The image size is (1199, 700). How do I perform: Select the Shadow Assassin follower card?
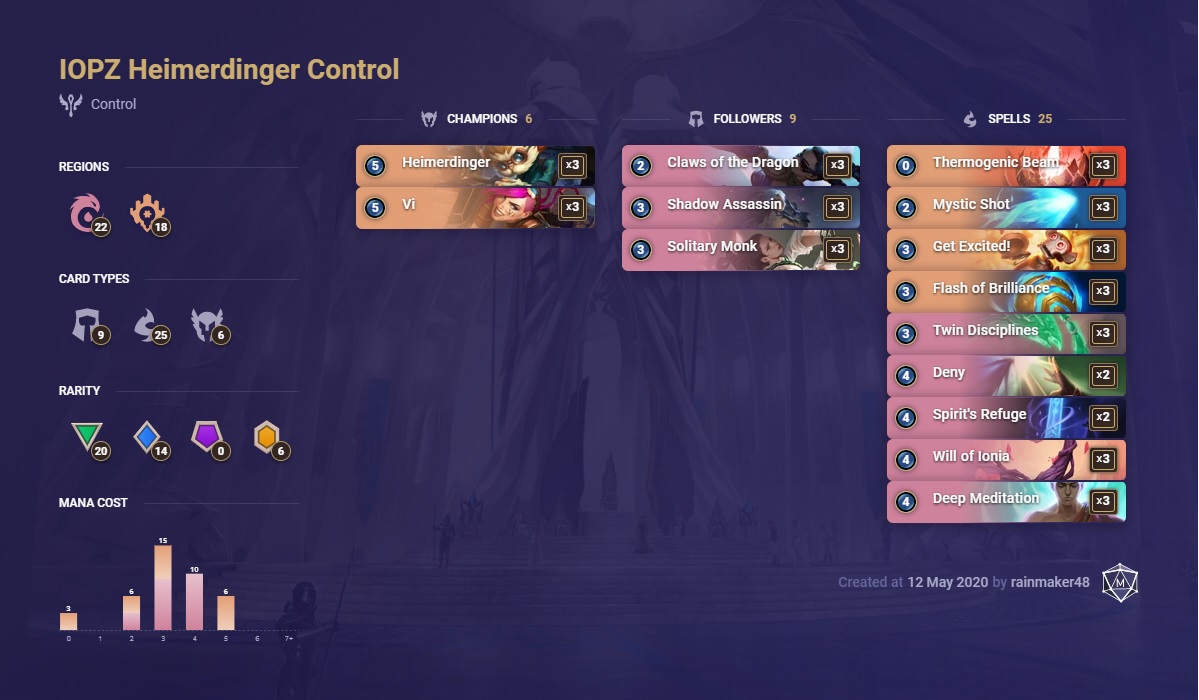[x=740, y=208]
